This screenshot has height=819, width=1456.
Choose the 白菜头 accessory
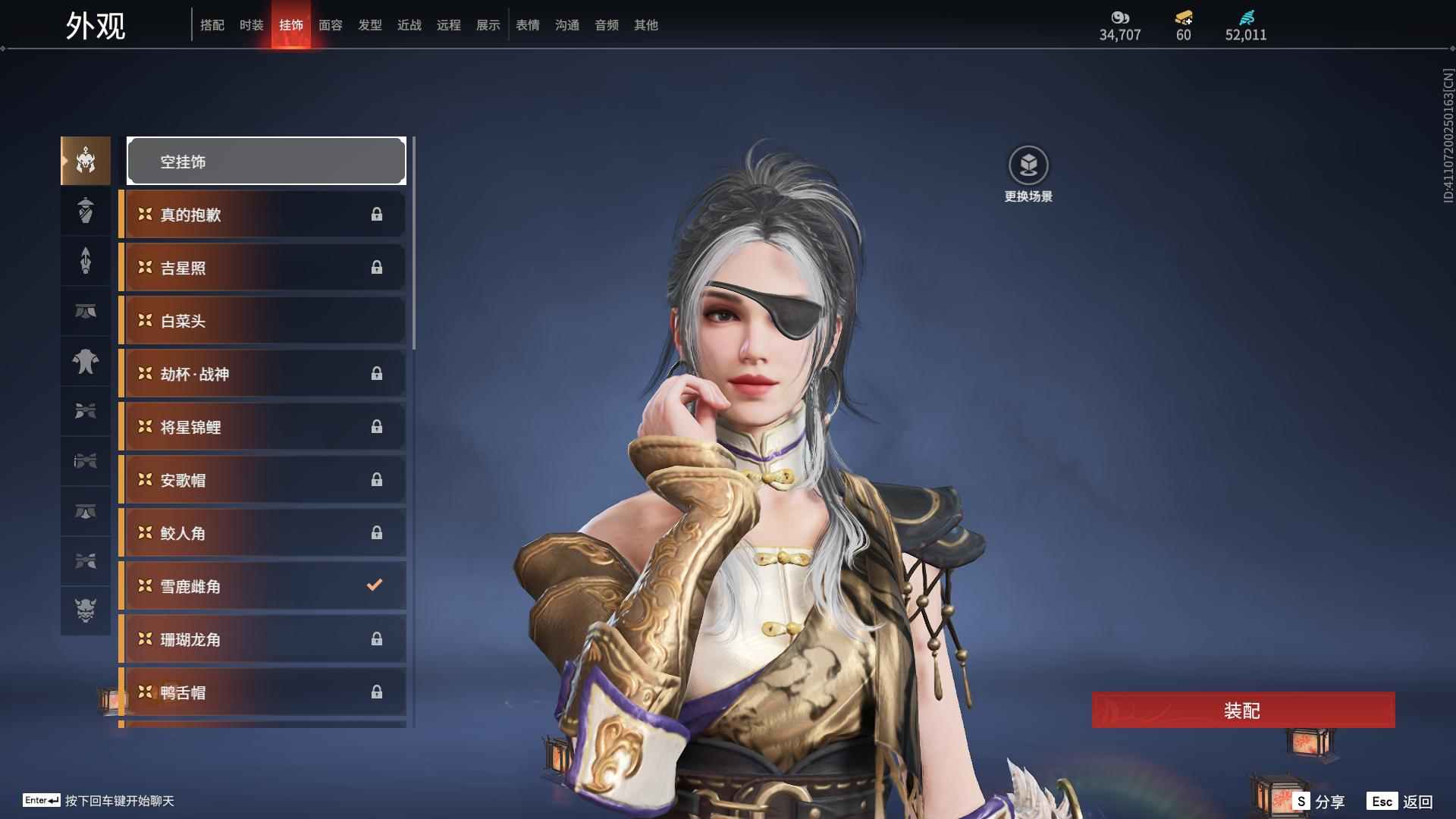coord(263,321)
